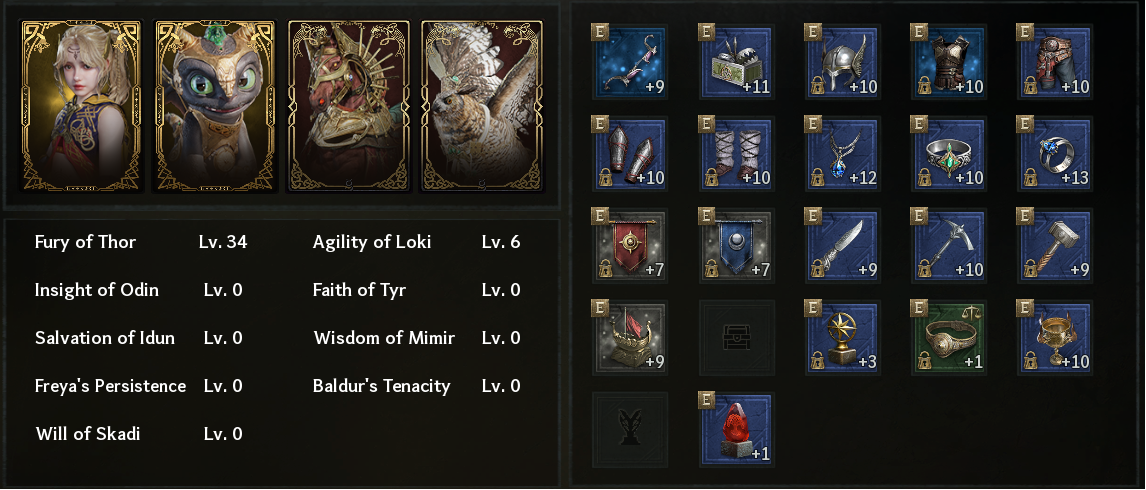
Task: Choose the +9 hammer tool slot
Action: (1054, 246)
